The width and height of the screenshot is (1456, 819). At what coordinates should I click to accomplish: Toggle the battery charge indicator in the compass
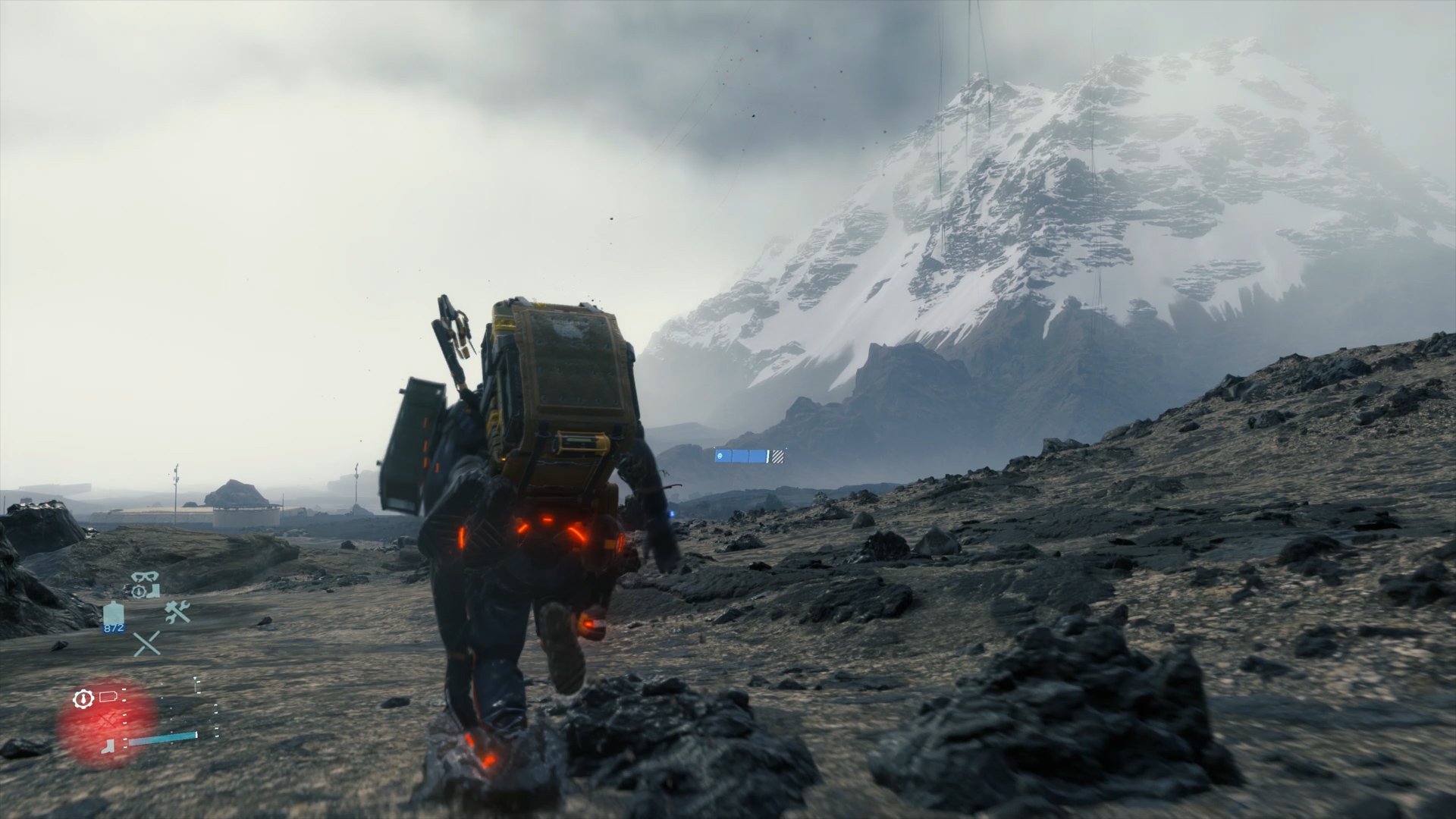[x=108, y=696]
